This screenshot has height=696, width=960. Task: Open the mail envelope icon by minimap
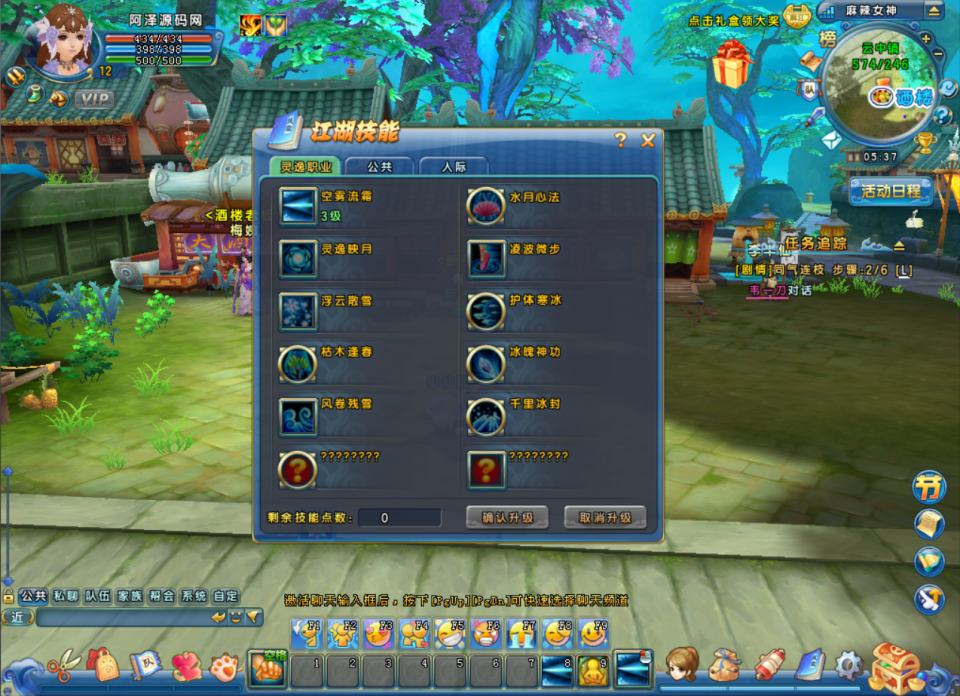click(831, 141)
